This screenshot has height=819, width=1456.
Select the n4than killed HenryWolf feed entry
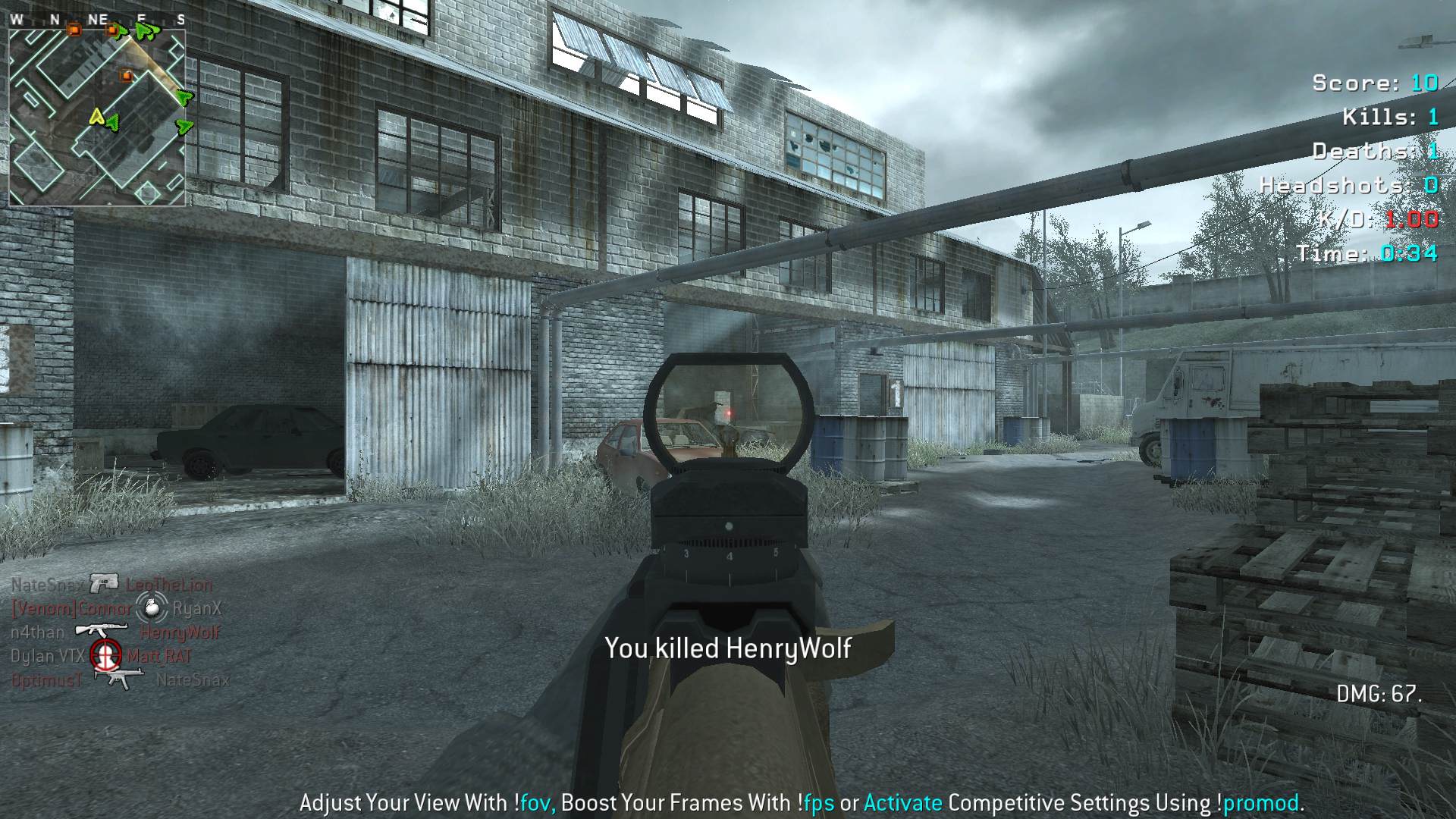(115, 632)
